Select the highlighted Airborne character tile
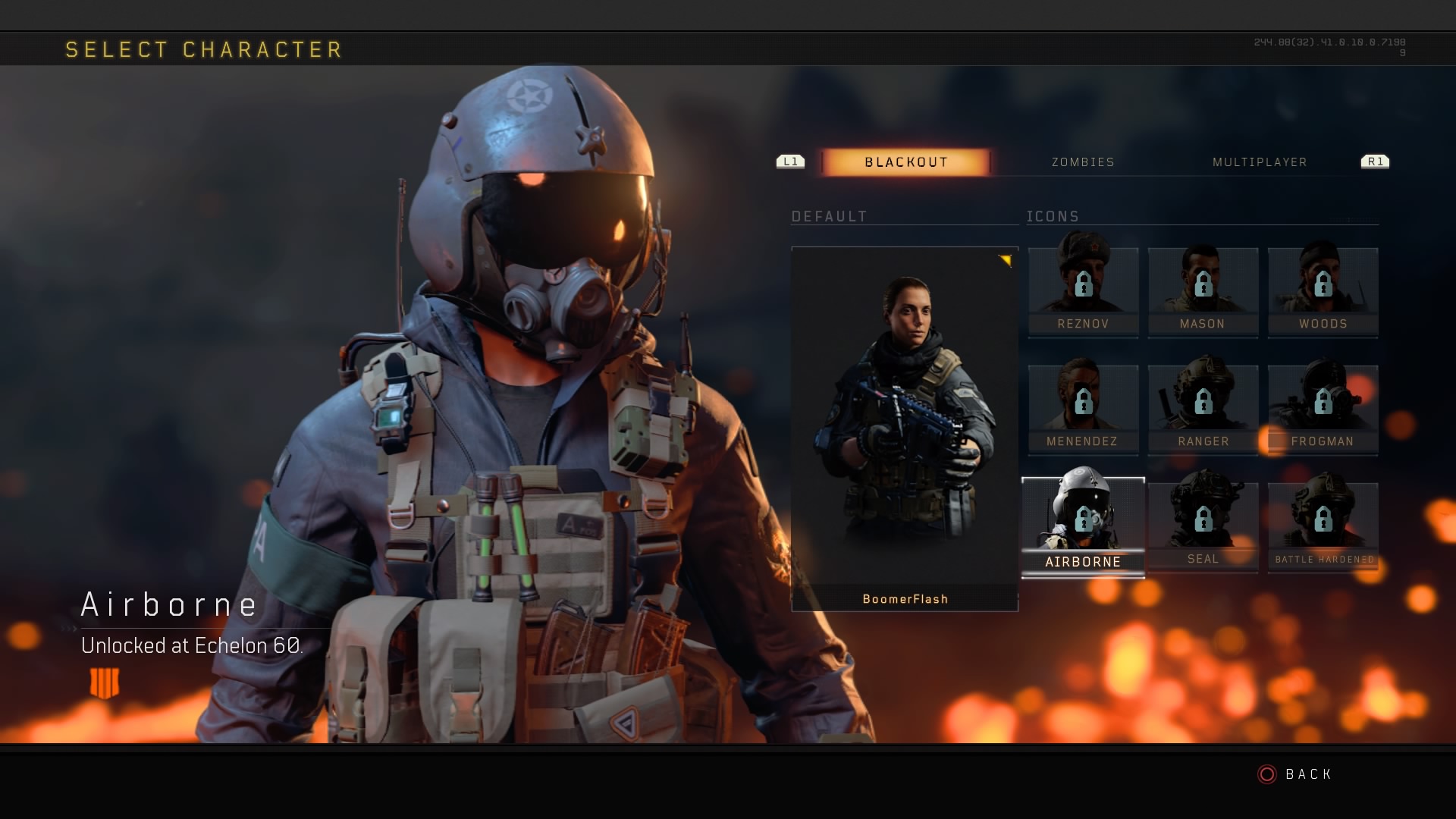The image size is (1456, 819). 1083,527
